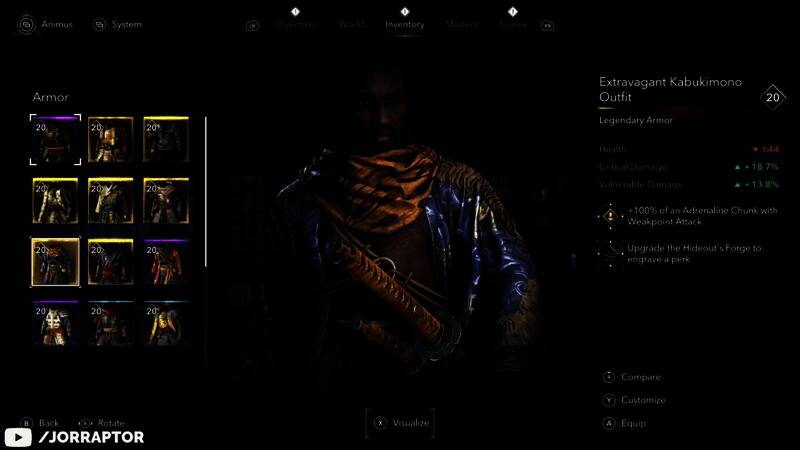Select the purple-tier white chest armor
This screenshot has height=450, width=800.
[56, 323]
